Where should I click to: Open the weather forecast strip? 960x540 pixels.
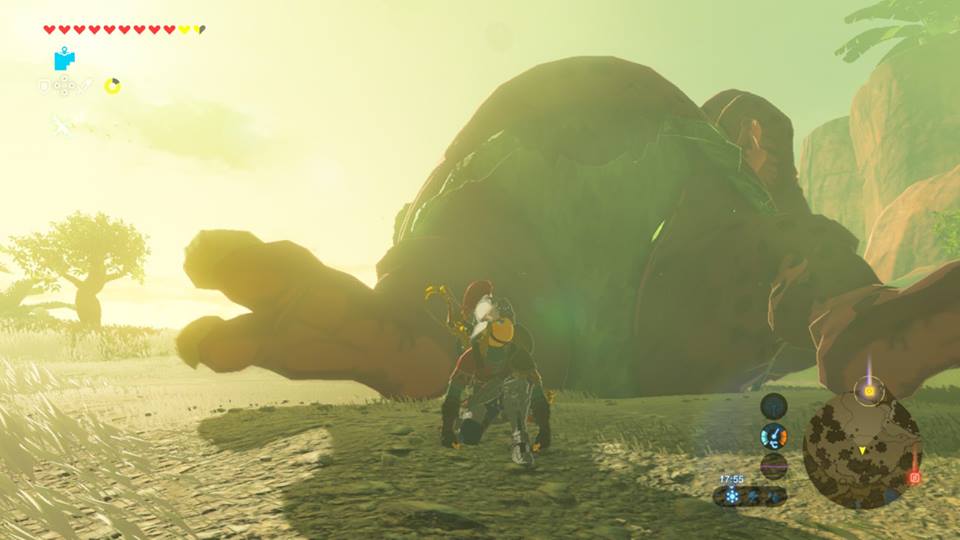pyautogui.click(x=750, y=496)
